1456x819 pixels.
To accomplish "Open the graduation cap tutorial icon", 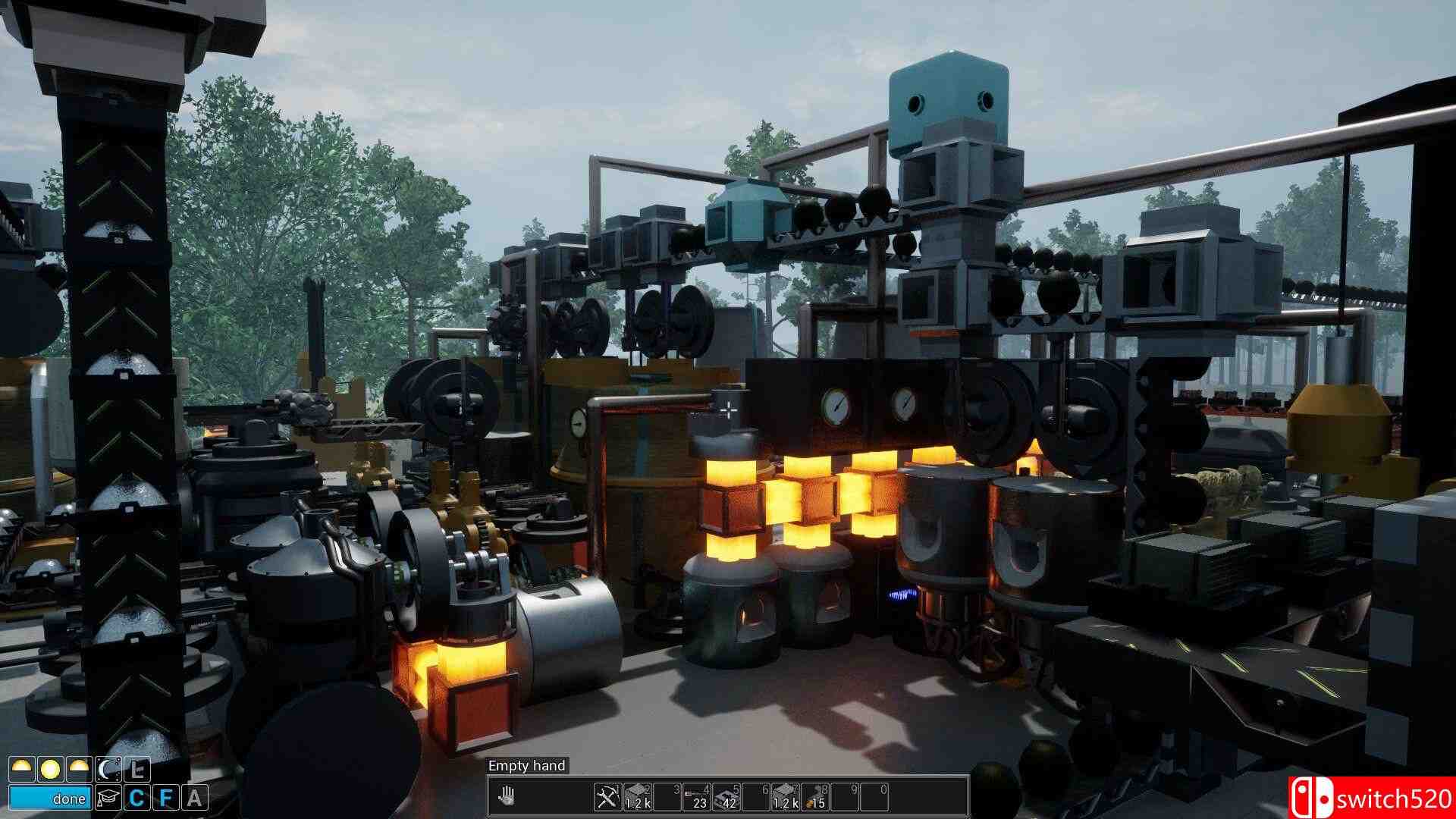I will 108,799.
